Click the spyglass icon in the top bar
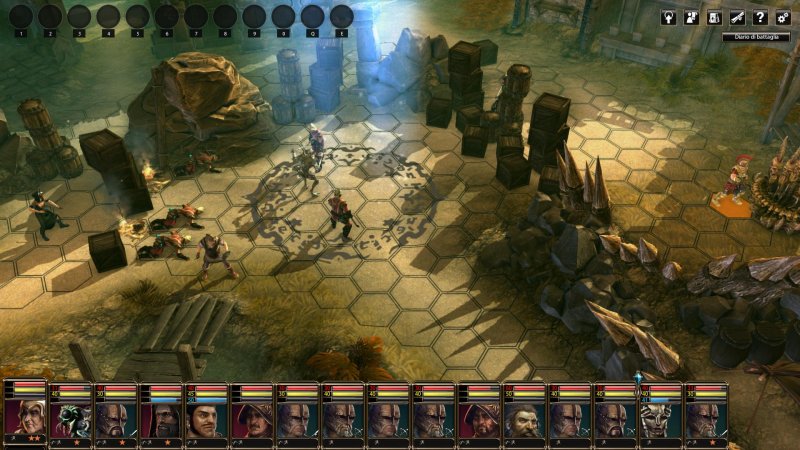The image size is (800, 450). (x=737, y=17)
